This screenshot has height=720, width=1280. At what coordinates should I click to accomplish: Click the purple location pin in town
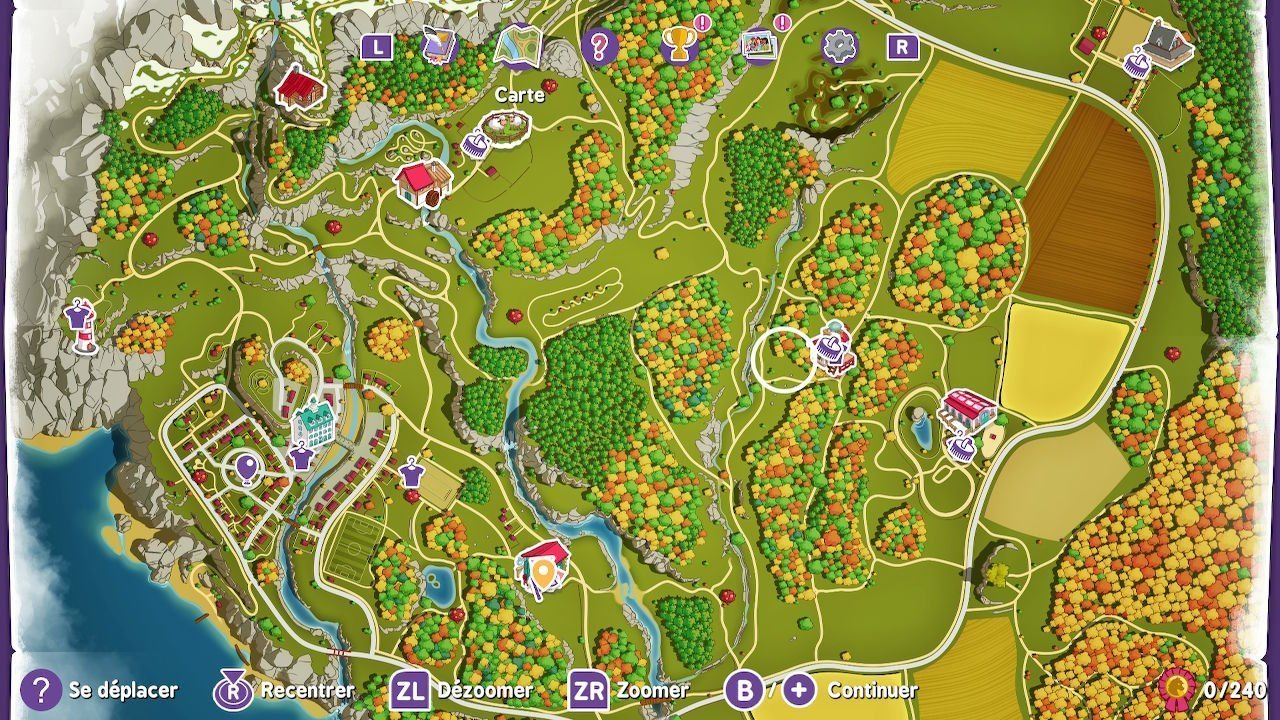(246, 467)
